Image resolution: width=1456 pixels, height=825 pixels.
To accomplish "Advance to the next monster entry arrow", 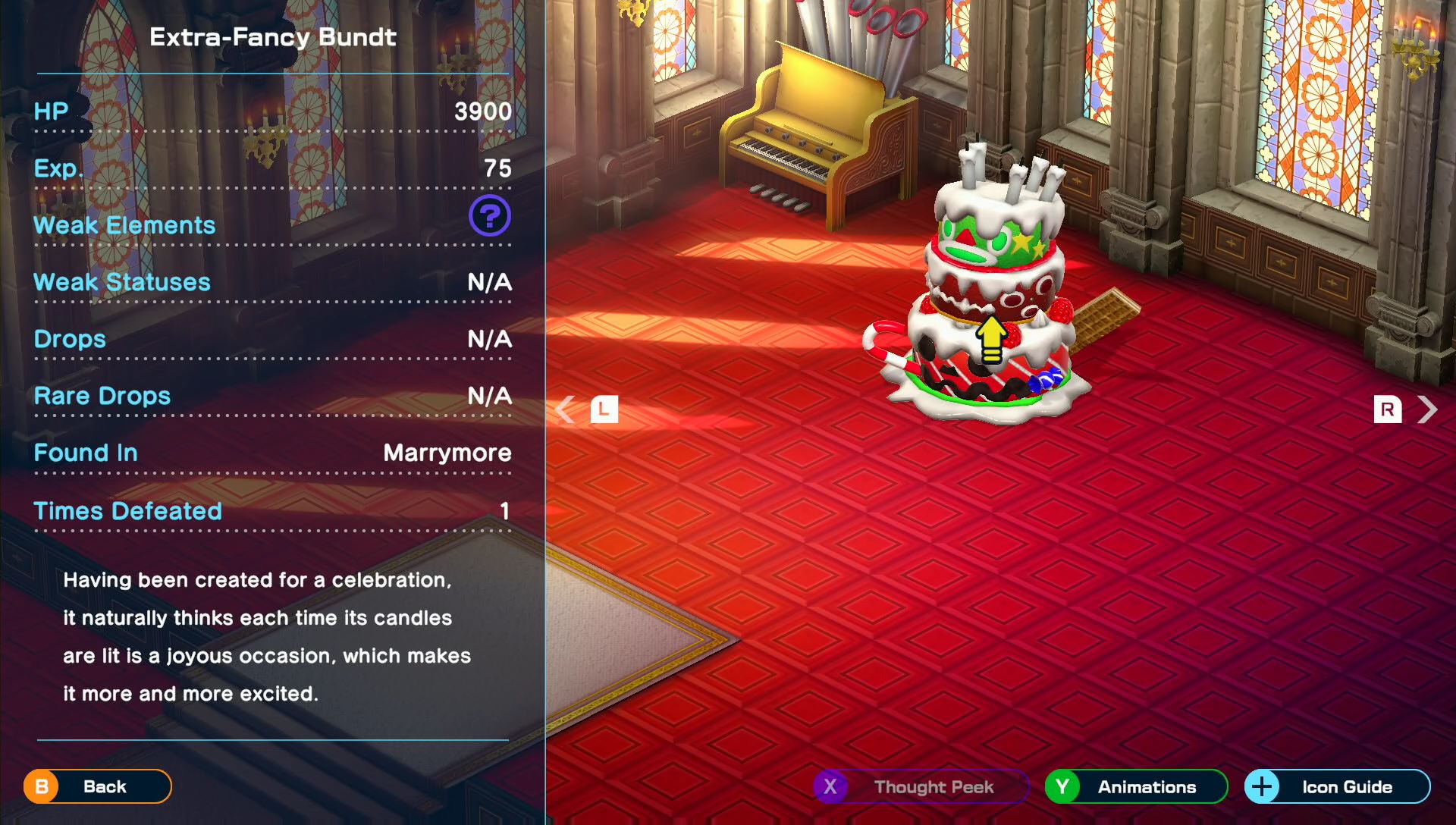I will [1427, 409].
